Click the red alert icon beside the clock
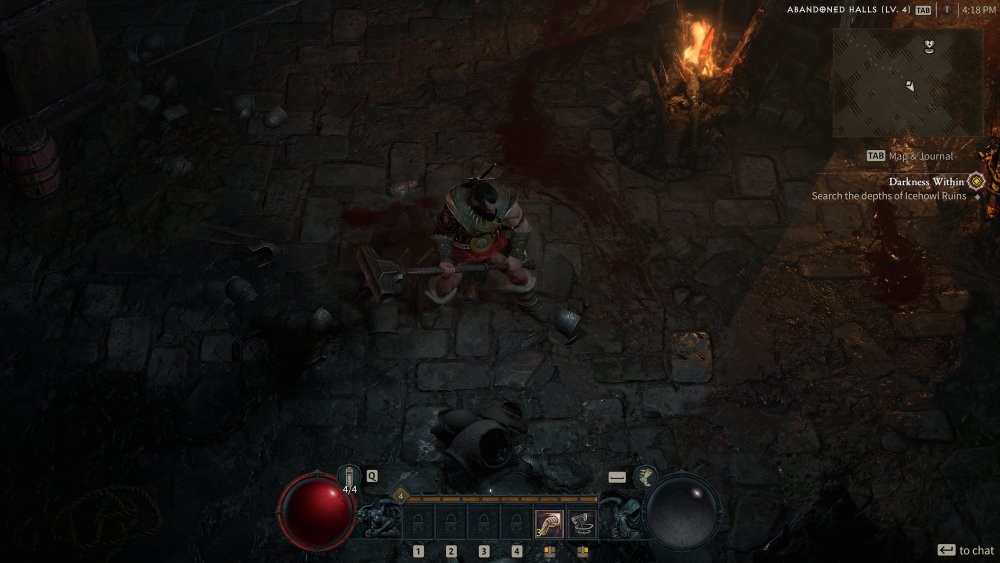Viewport: 1000px width, 563px height. coord(946,9)
